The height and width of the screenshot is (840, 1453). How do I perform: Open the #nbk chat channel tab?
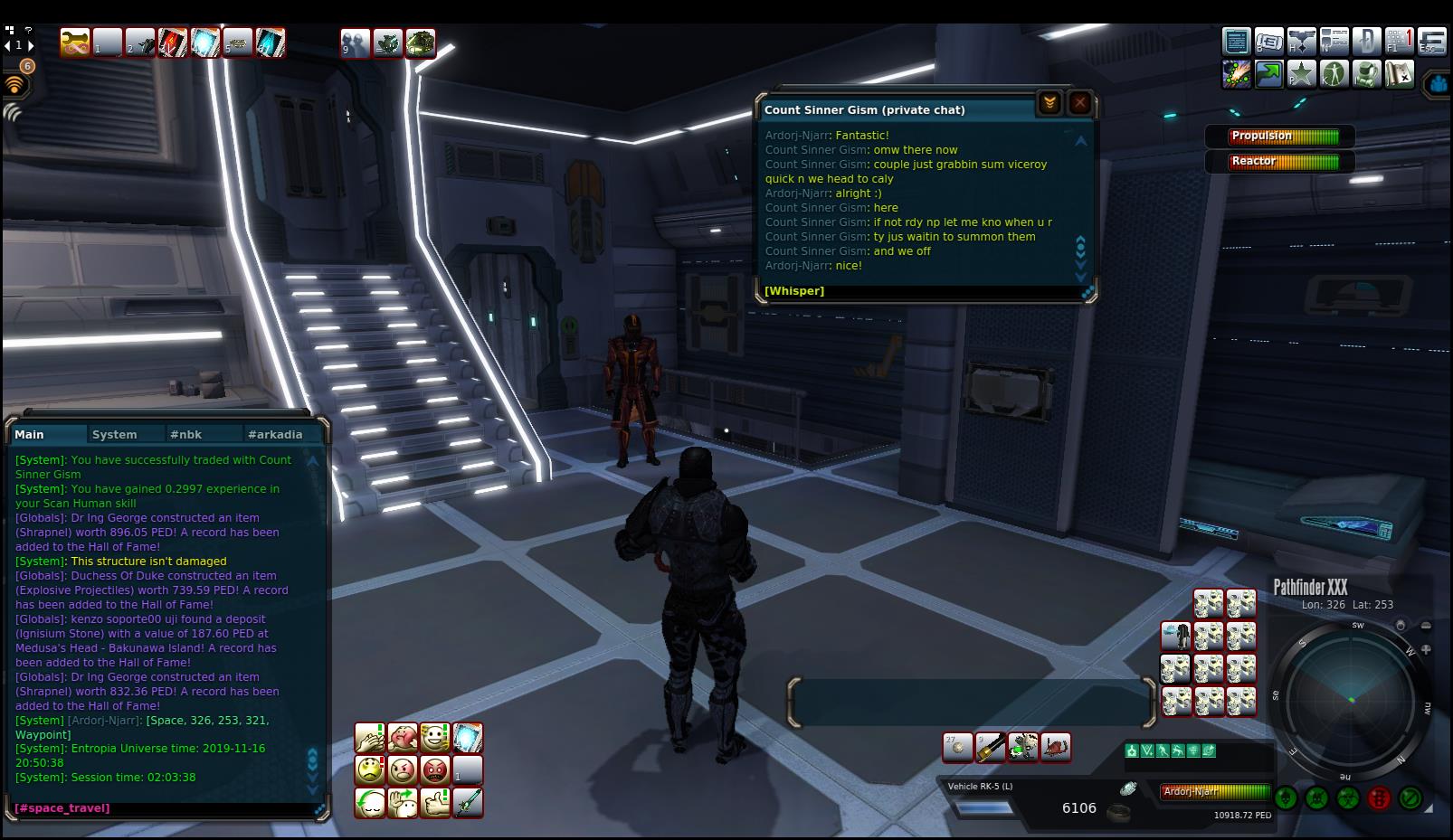pyautogui.click(x=185, y=434)
